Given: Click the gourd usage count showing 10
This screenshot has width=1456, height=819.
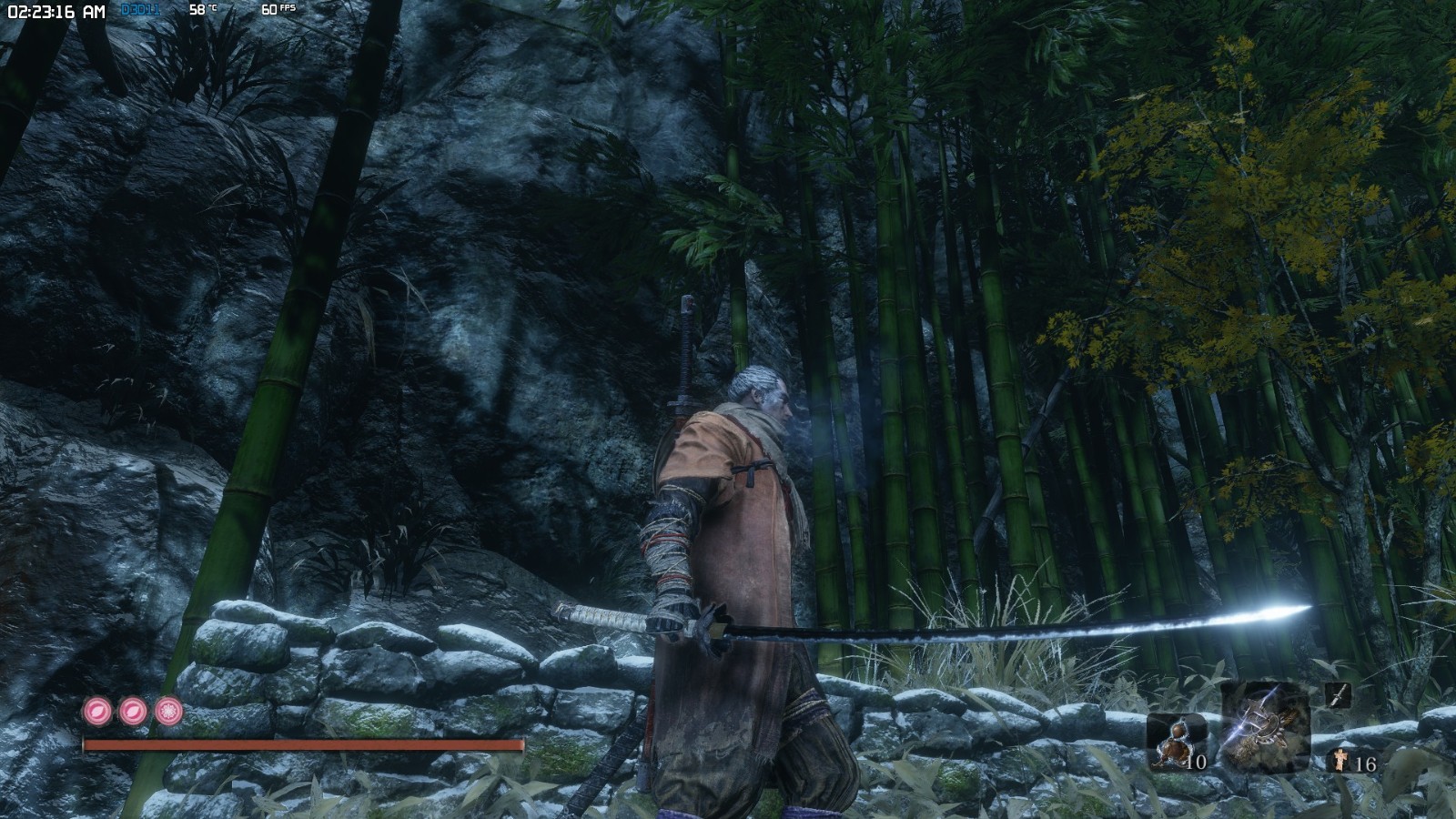Looking at the screenshot, I should 1198,762.
